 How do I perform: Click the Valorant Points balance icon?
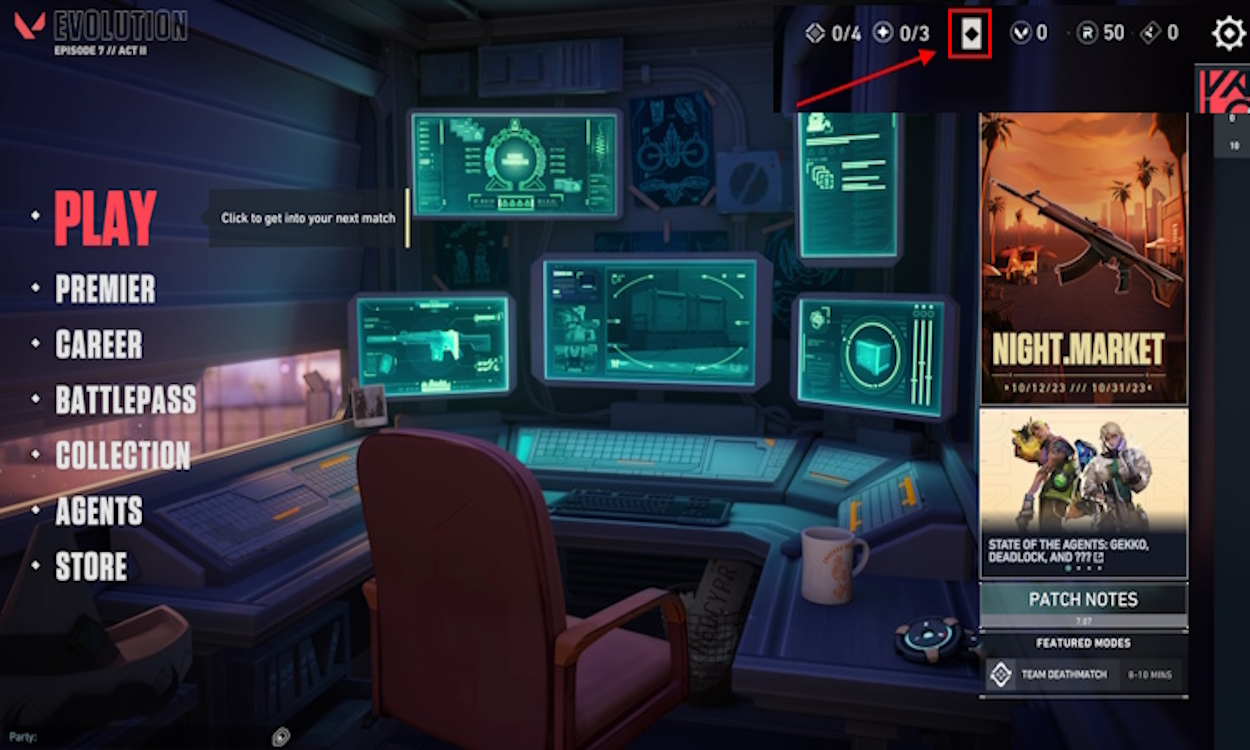click(x=1019, y=33)
